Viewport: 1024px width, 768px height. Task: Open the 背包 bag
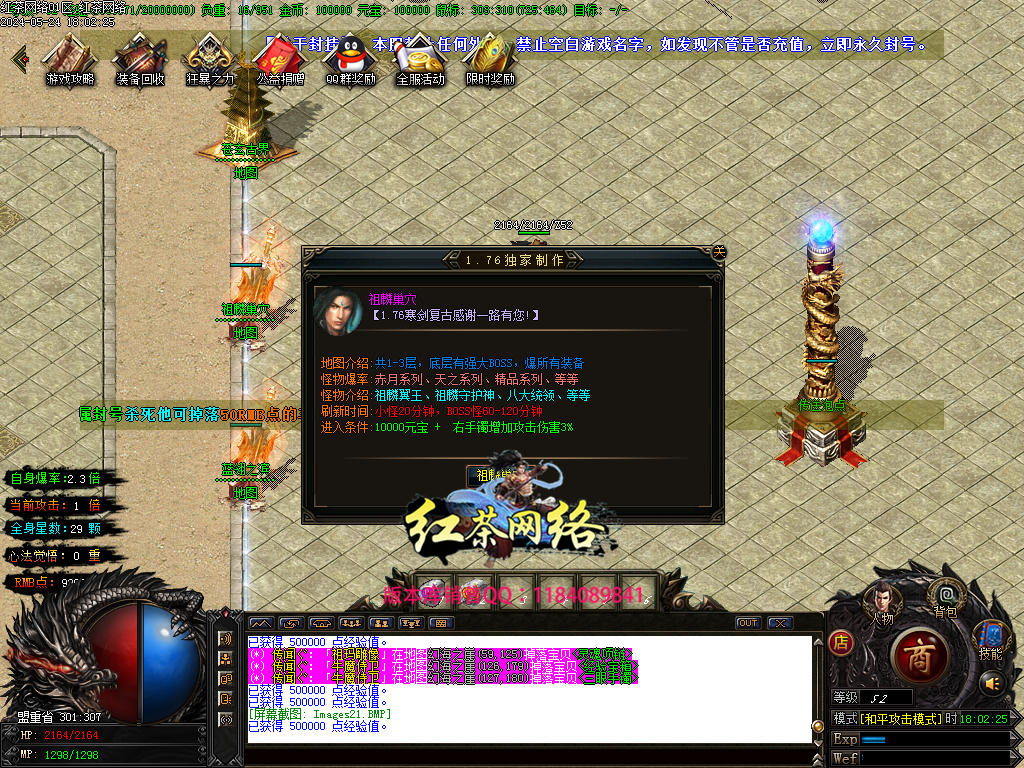coord(946,597)
